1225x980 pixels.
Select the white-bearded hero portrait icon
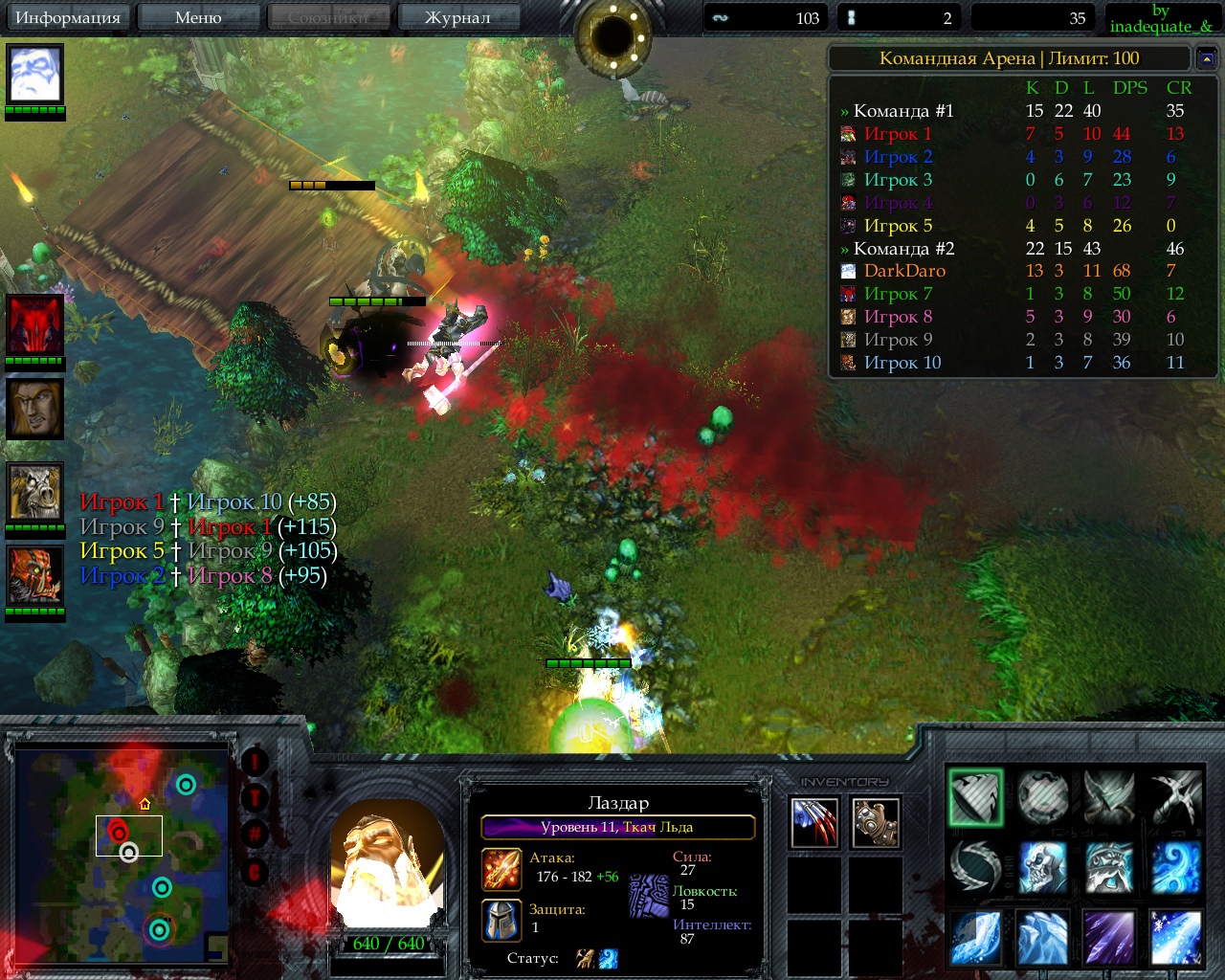click(x=35, y=74)
